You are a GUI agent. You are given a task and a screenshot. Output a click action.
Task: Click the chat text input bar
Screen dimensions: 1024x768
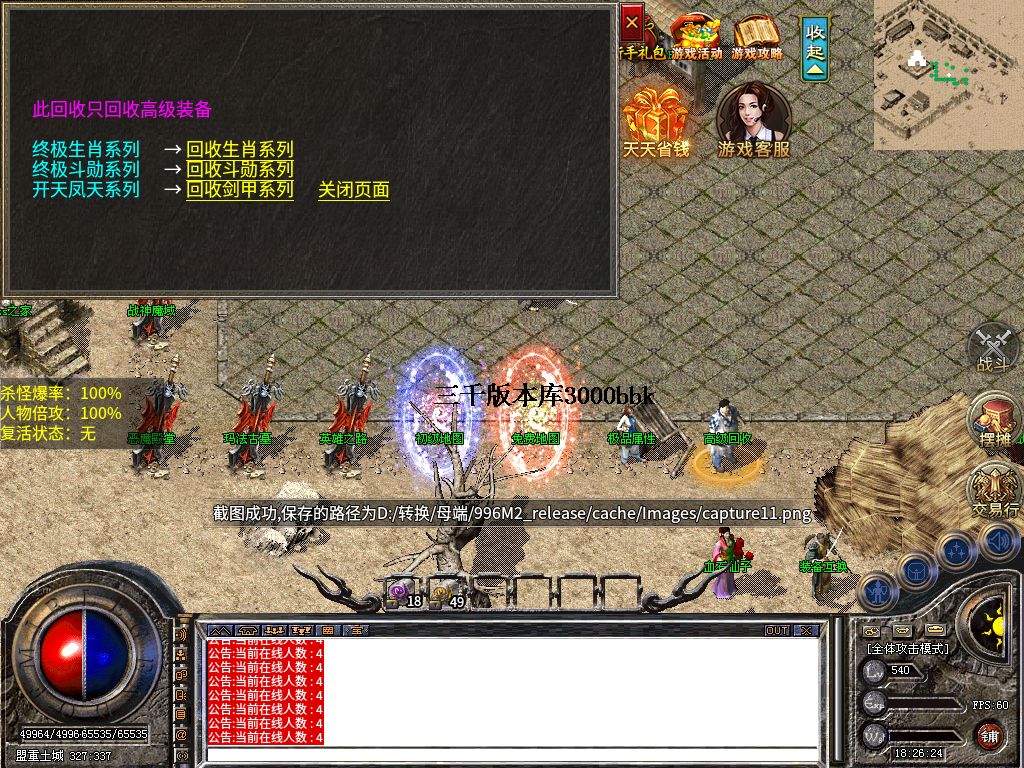[x=510, y=753]
